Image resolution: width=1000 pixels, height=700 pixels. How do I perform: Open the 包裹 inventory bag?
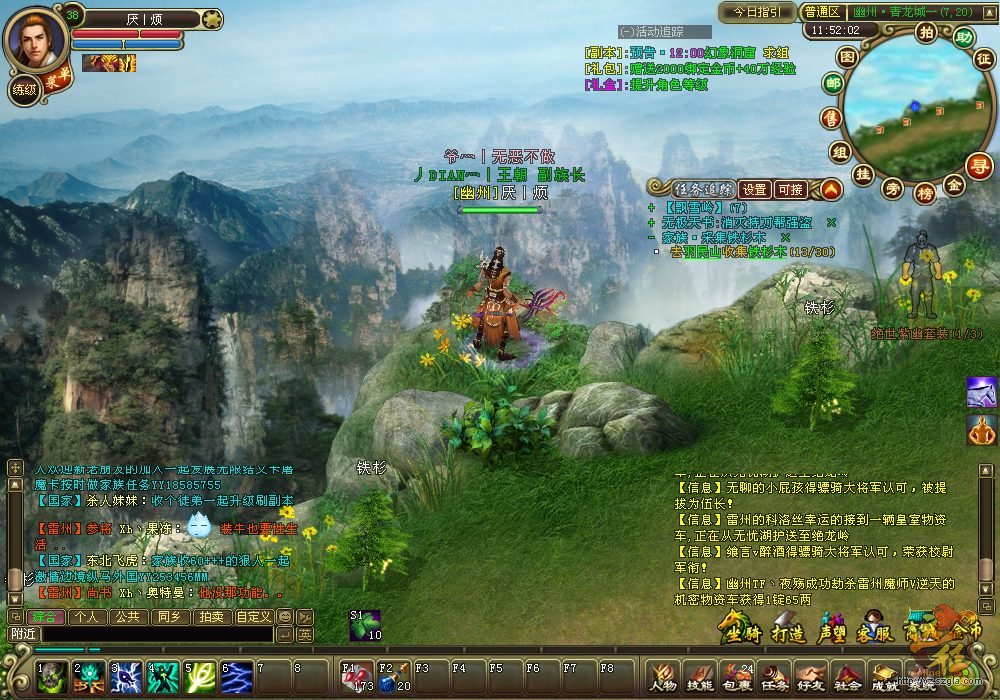[736, 679]
